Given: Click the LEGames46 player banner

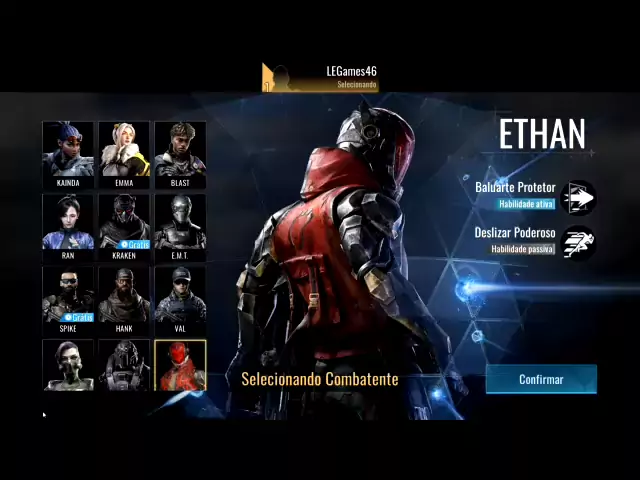Looking at the screenshot, I should click(320, 77).
